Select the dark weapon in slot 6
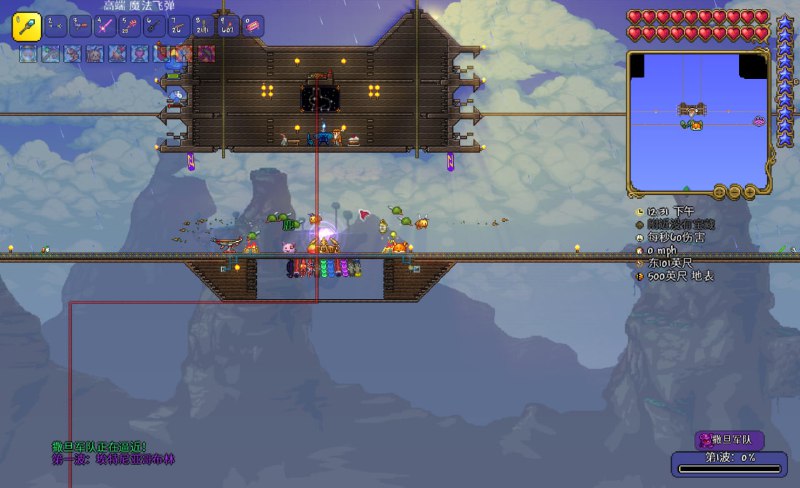Viewport: 800px width, 488px height. pyautogui.click(x=154, y=27)
